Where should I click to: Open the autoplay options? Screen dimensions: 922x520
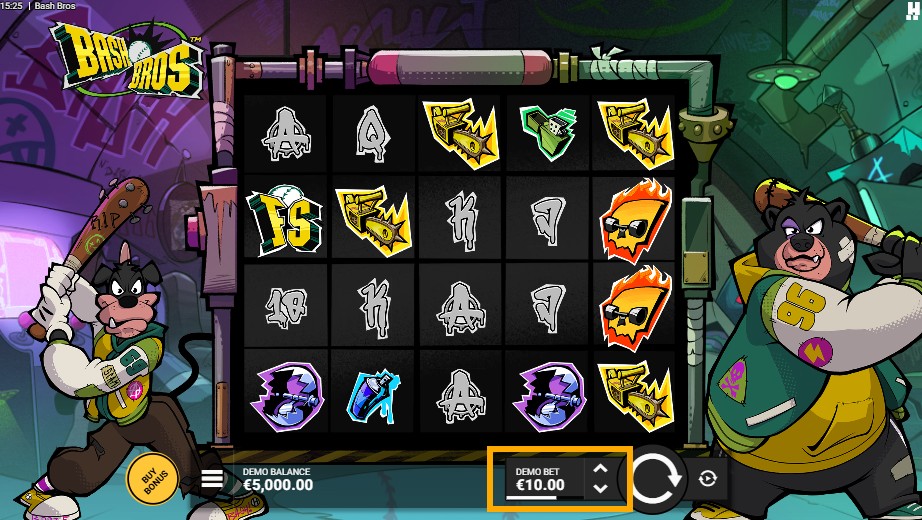click(x=708, y=479)
